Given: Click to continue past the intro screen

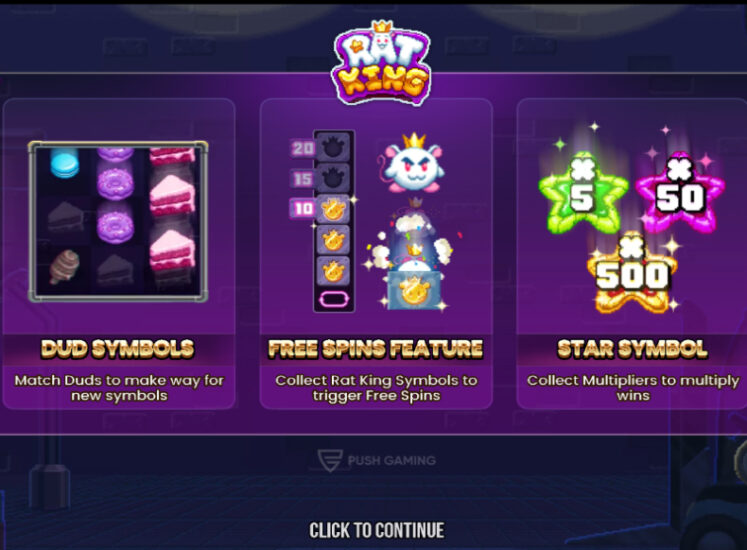Looking at the screenshot, I should coord(376,530).
